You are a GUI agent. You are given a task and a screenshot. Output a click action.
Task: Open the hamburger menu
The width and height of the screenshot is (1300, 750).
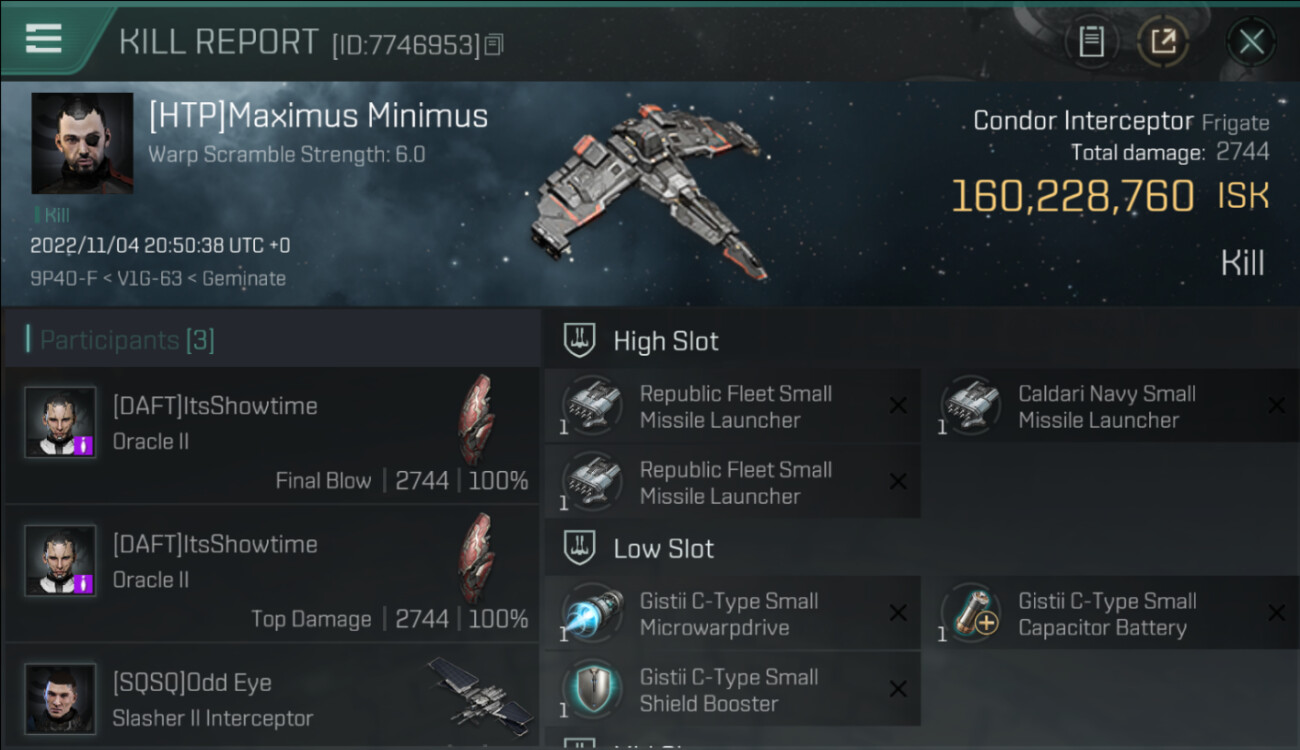click(44, 39)
